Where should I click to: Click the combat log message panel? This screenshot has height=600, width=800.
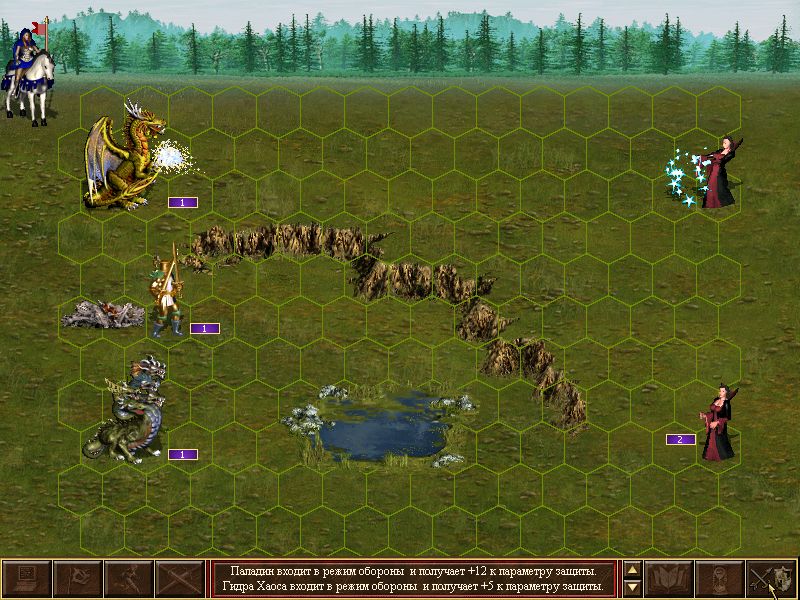pos(414,578)
